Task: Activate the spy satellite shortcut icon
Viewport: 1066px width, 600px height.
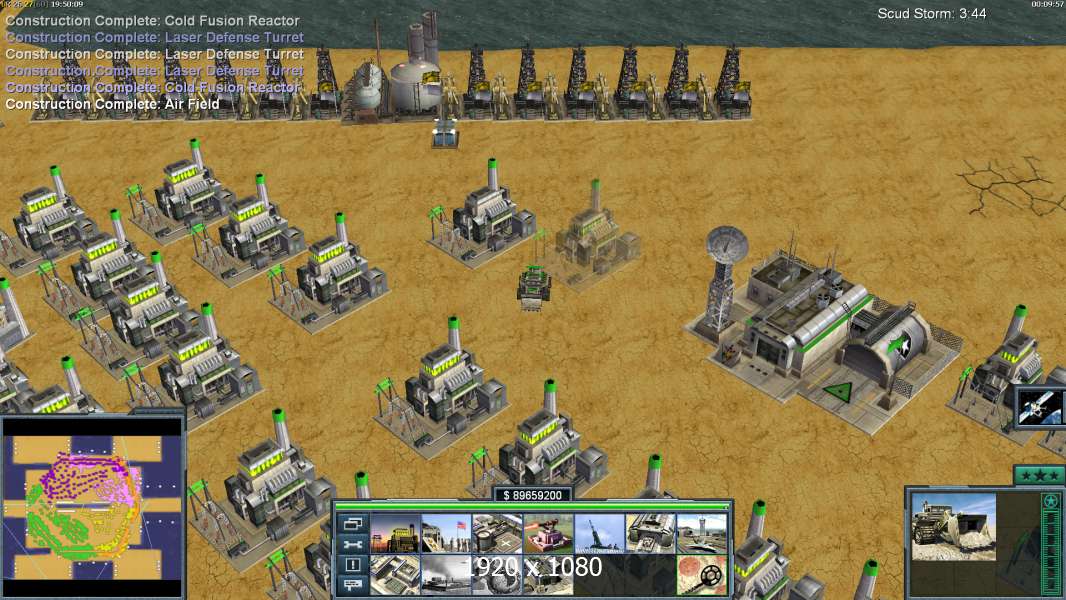Action: click(x=1040, y=406)
